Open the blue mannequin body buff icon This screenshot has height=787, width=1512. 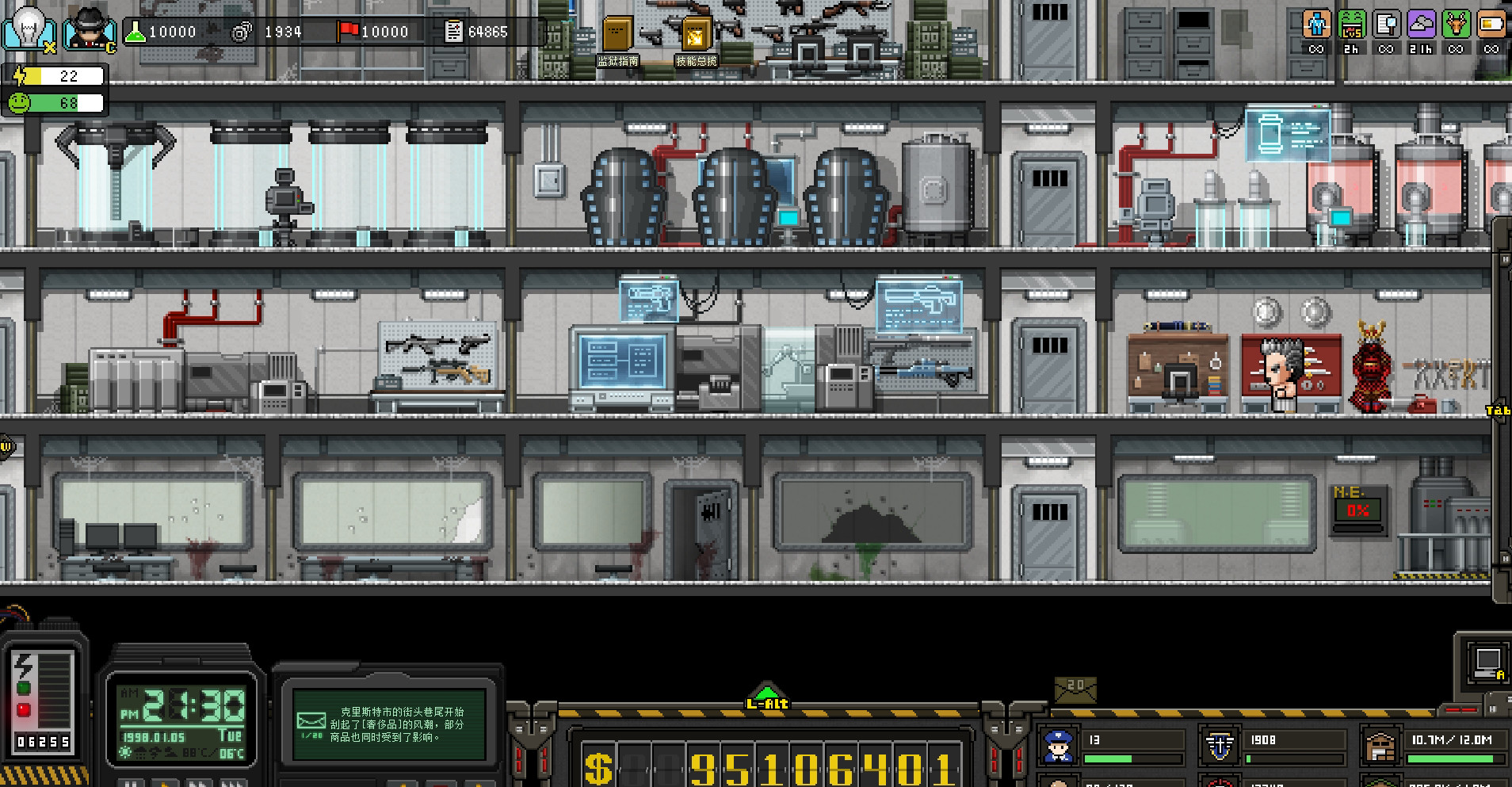pyautogui.click(x=1316, y=25)
